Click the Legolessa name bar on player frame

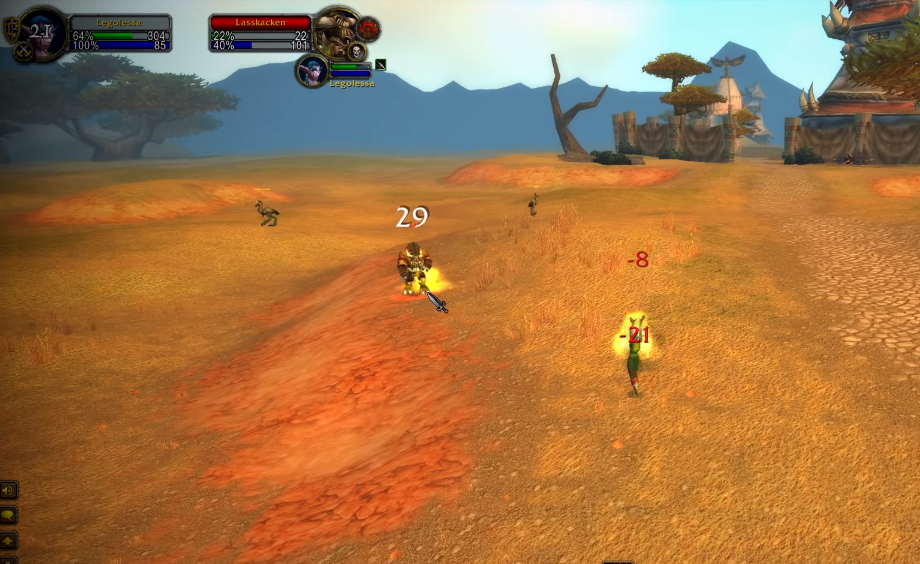(x=120, y=21)
